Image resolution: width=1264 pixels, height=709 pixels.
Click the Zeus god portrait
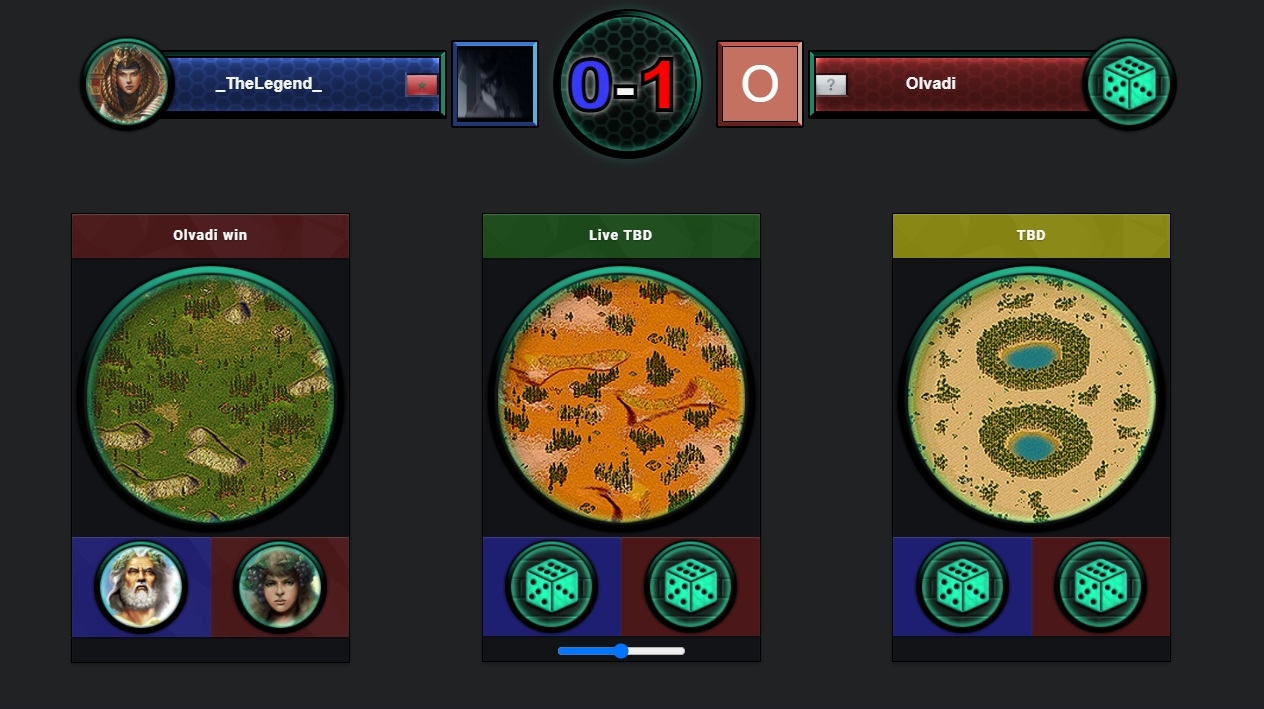141,588
